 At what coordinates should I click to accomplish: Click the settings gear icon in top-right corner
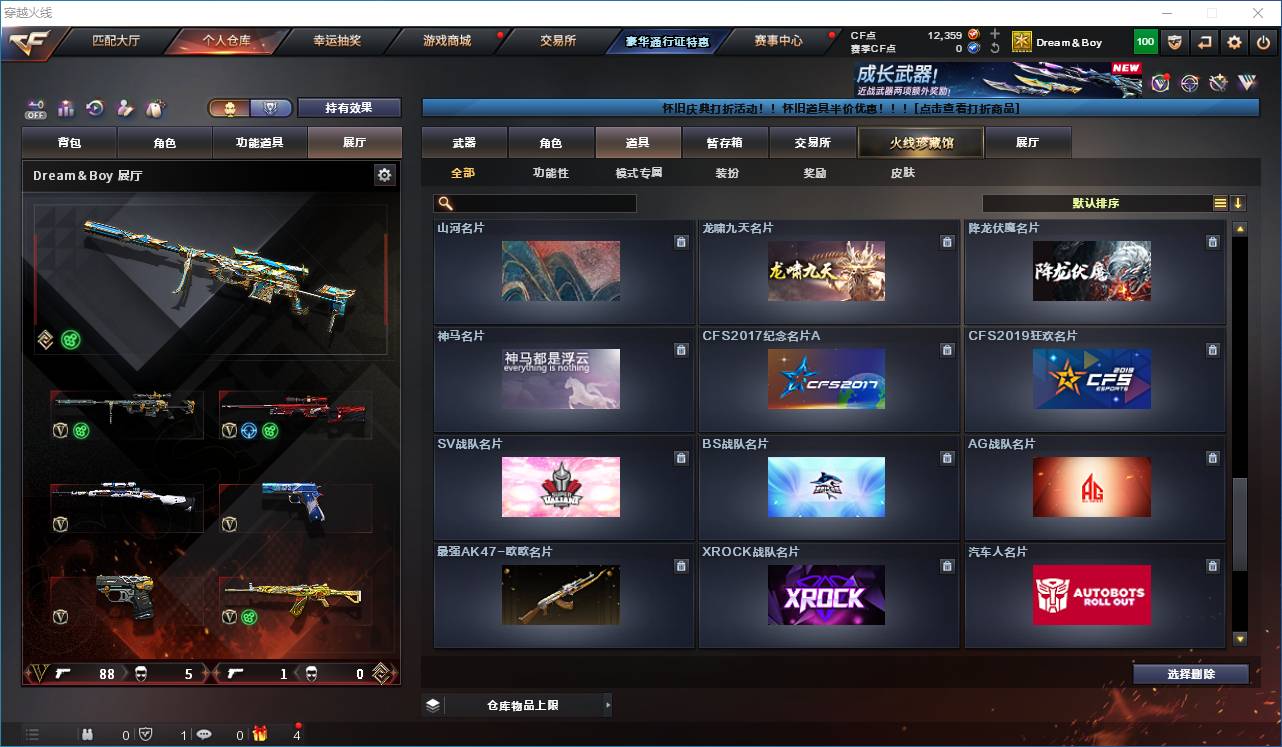pyautogui.click(x=1234, y=42)
